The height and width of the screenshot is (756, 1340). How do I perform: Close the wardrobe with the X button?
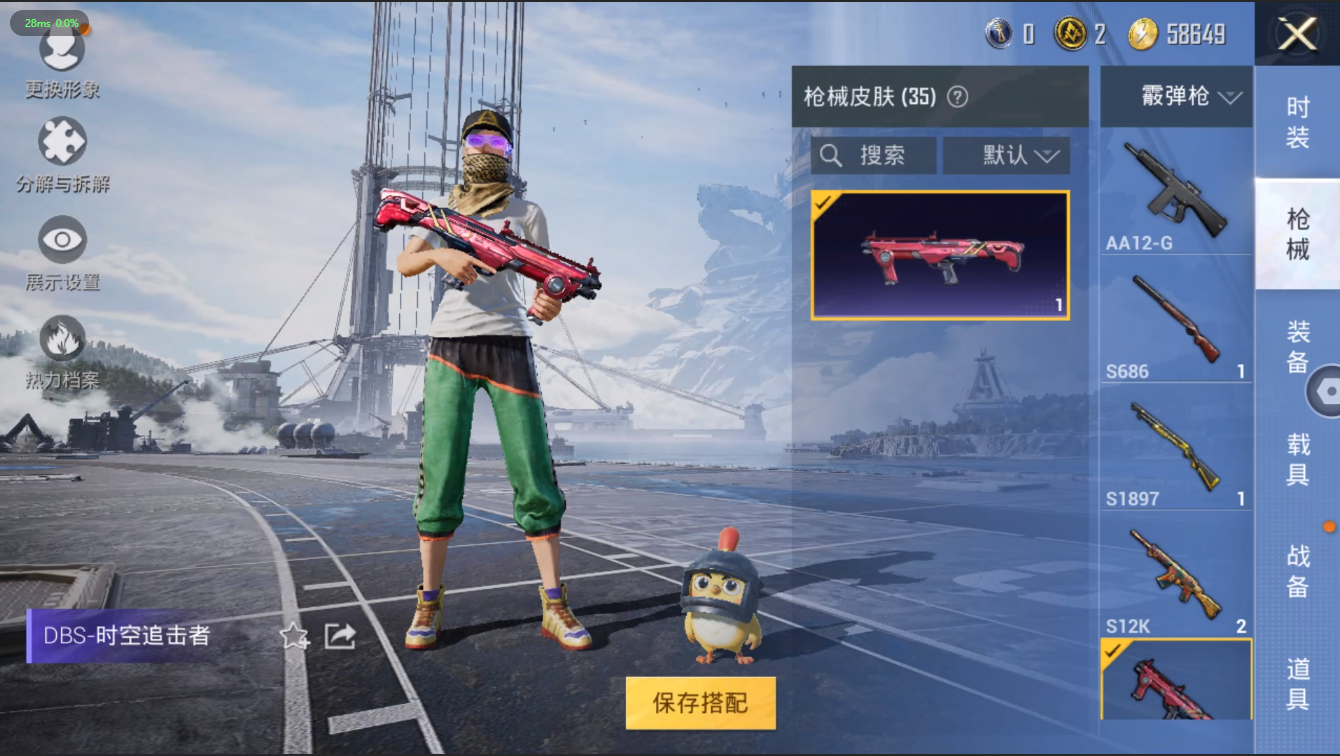pos(1297,34)
